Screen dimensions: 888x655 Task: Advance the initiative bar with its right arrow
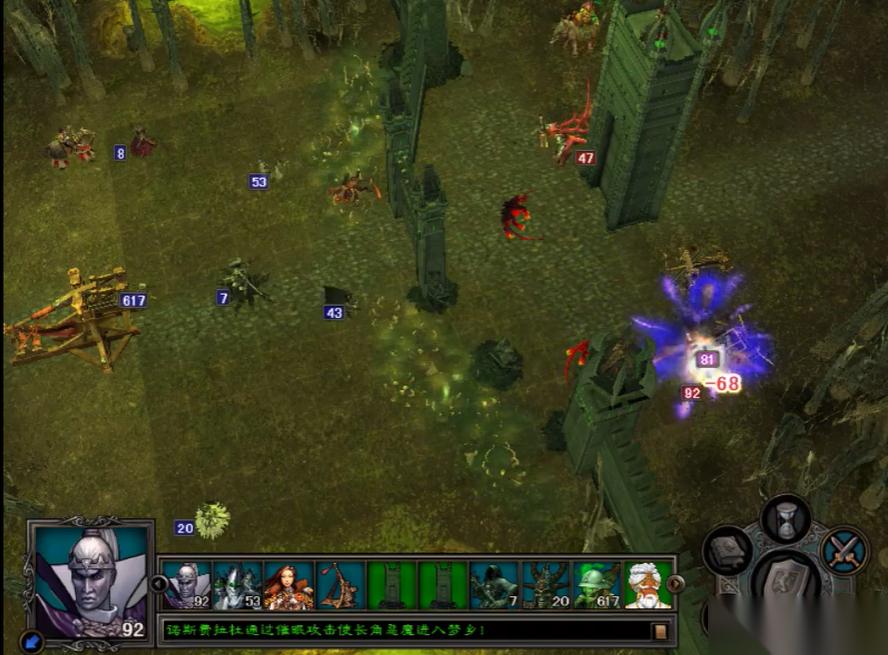[676, 585]
